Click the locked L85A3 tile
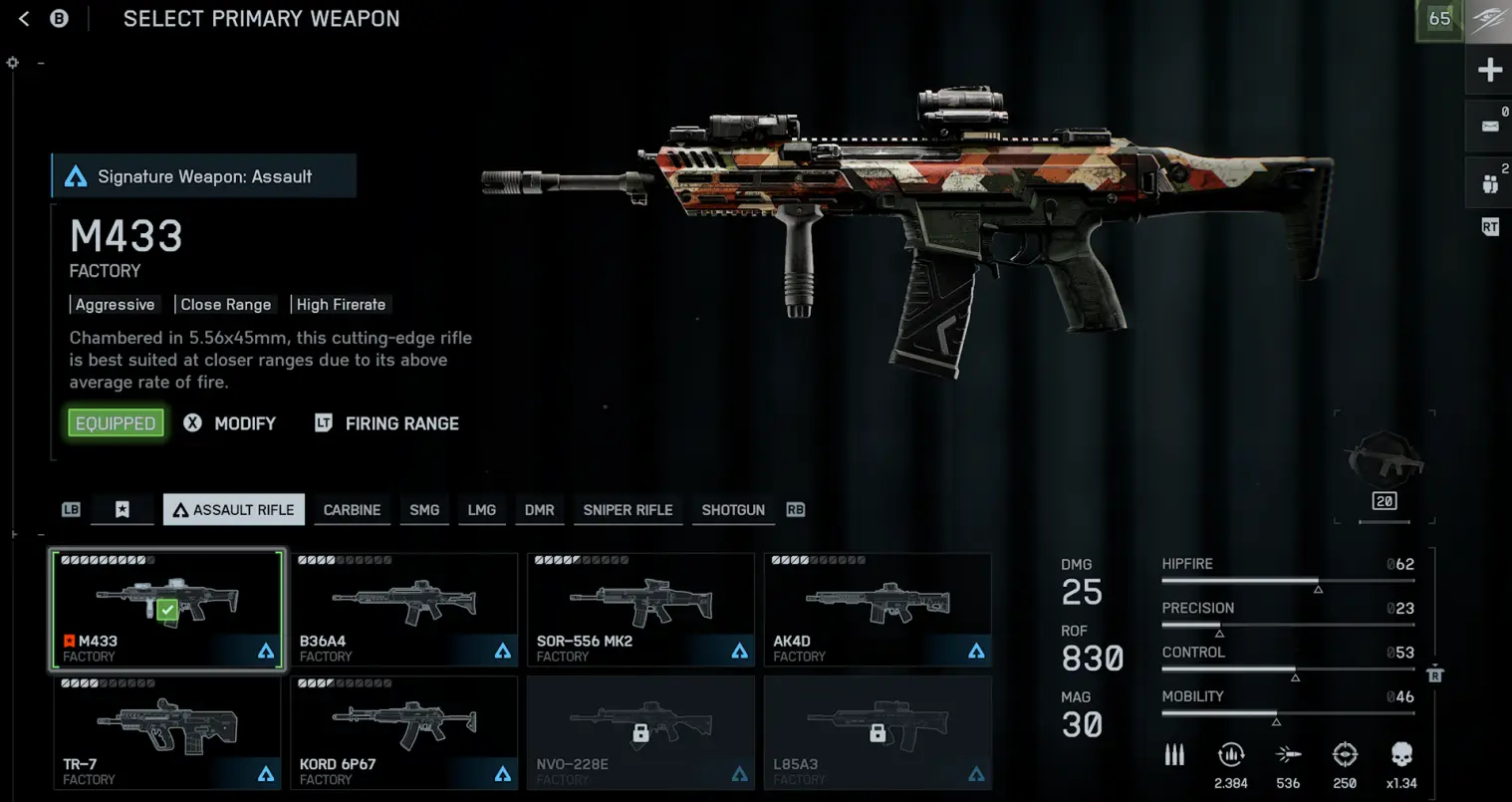This screenshot has height=802, width=1512. [x=878, y=732]
